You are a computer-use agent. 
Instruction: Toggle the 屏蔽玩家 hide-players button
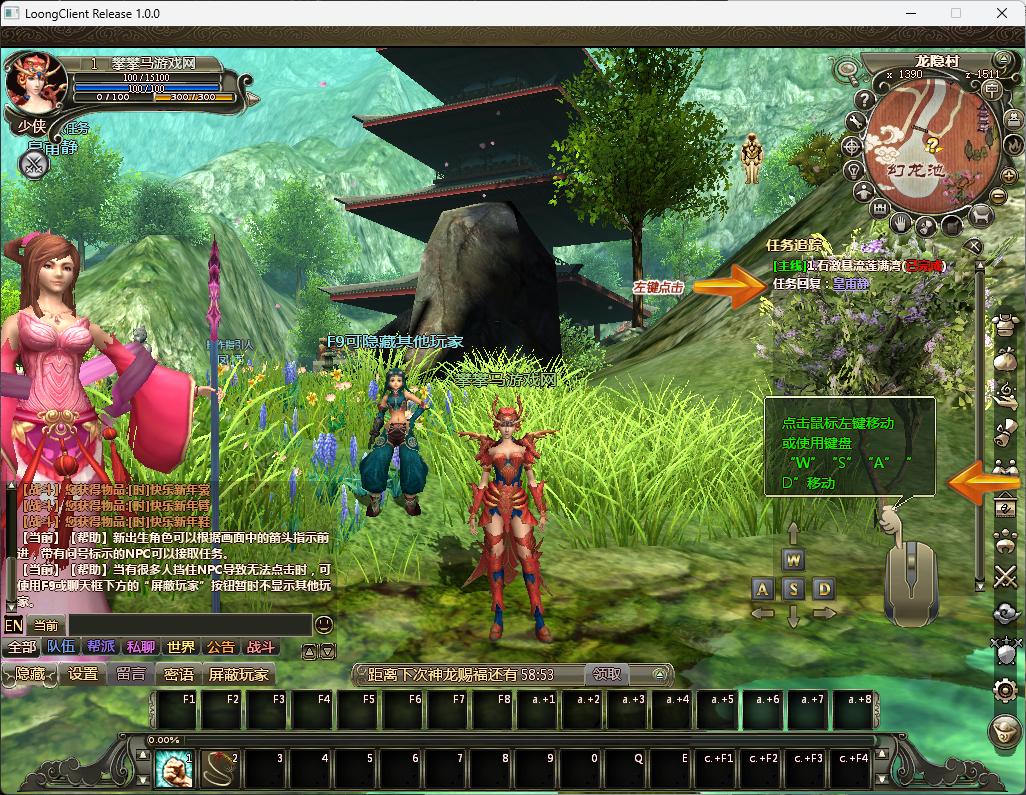coord(238,675)
